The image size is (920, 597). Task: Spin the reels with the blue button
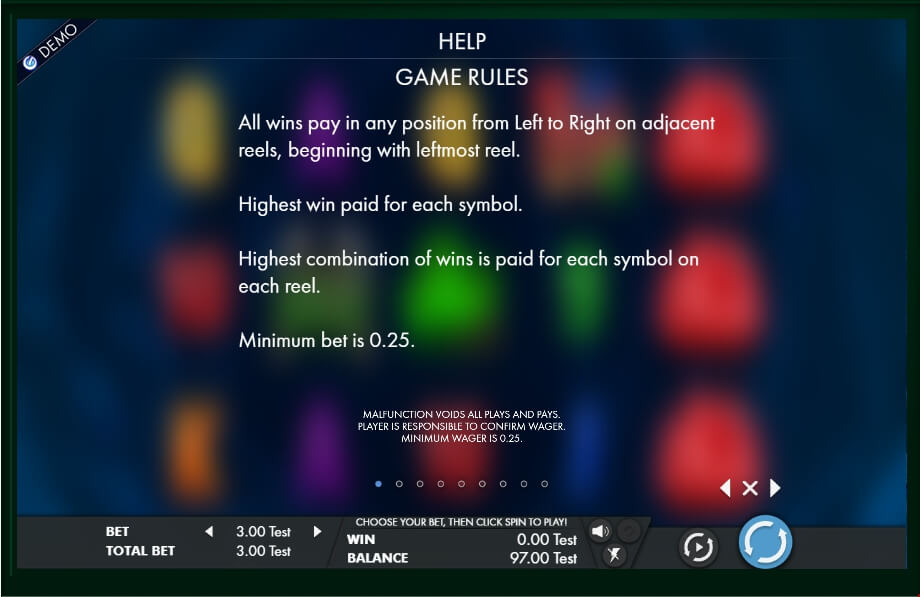click(x=765, y=543)
